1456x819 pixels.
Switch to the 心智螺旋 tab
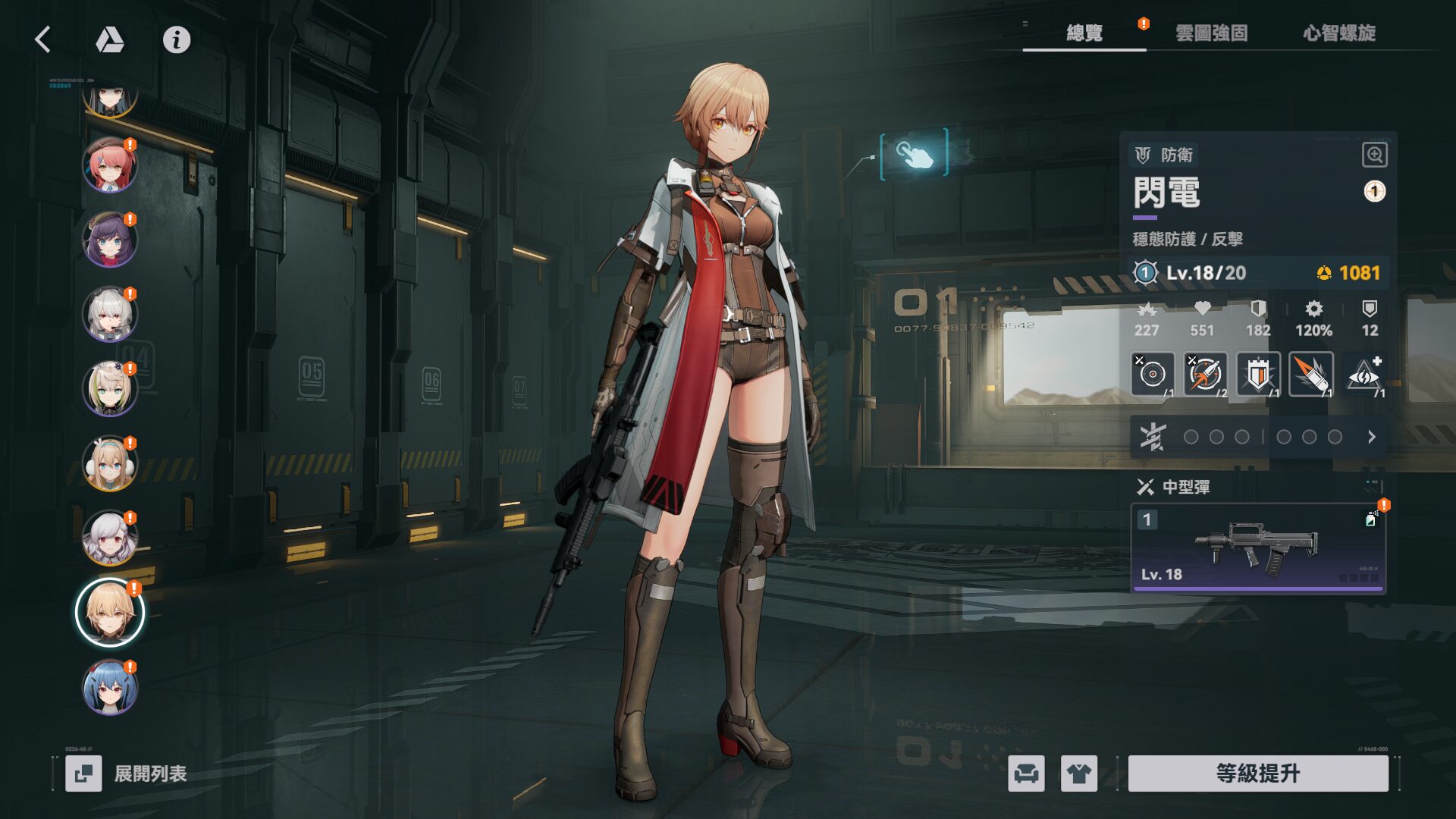point(1339,33)
